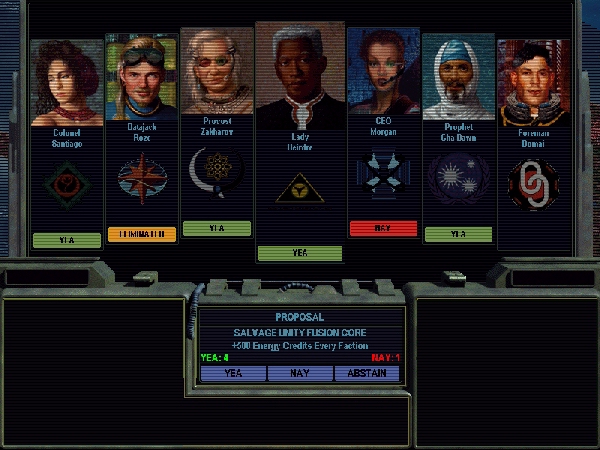This screenshot has height=450, width=600.
Task: Select Datajack Roze's portrait
Action: (141, 78)
